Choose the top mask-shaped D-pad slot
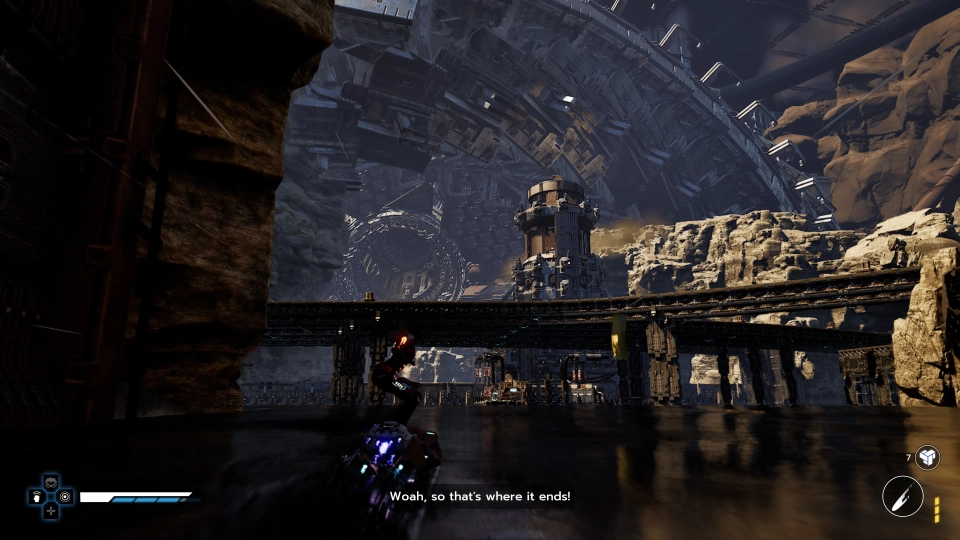The image size is (960, 540). [50, 482]
